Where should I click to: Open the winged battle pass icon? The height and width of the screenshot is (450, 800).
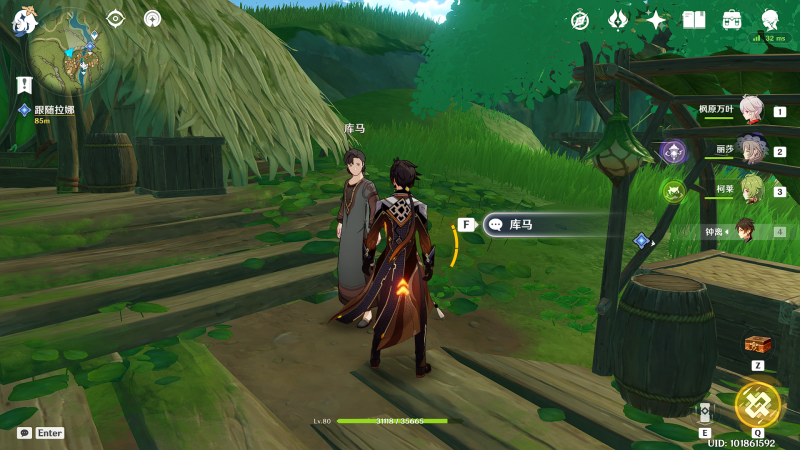tap(618, 20)
